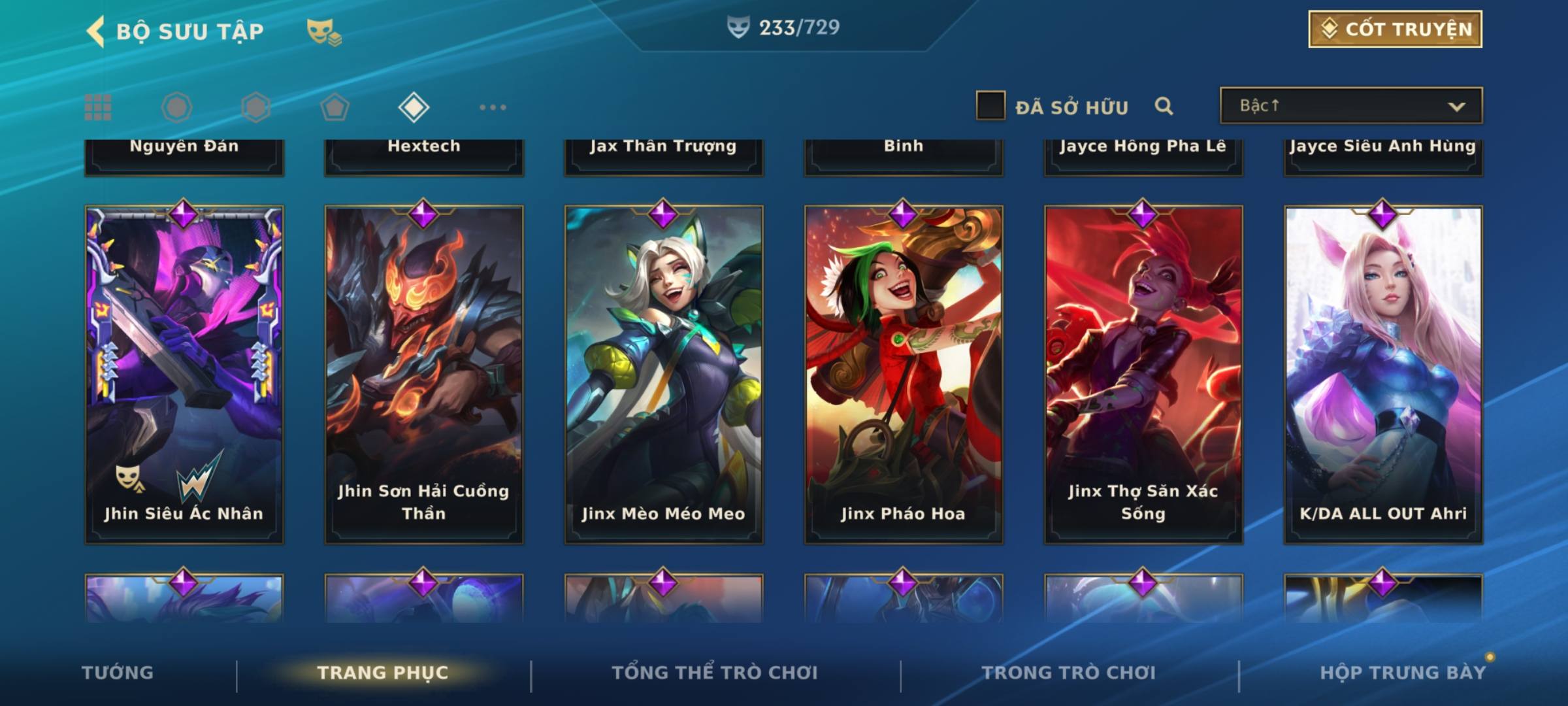Screen dimensions: 1568x706
Task: Go to the Hộp Trưng Bày tab
Action: tap(1403, 673)
